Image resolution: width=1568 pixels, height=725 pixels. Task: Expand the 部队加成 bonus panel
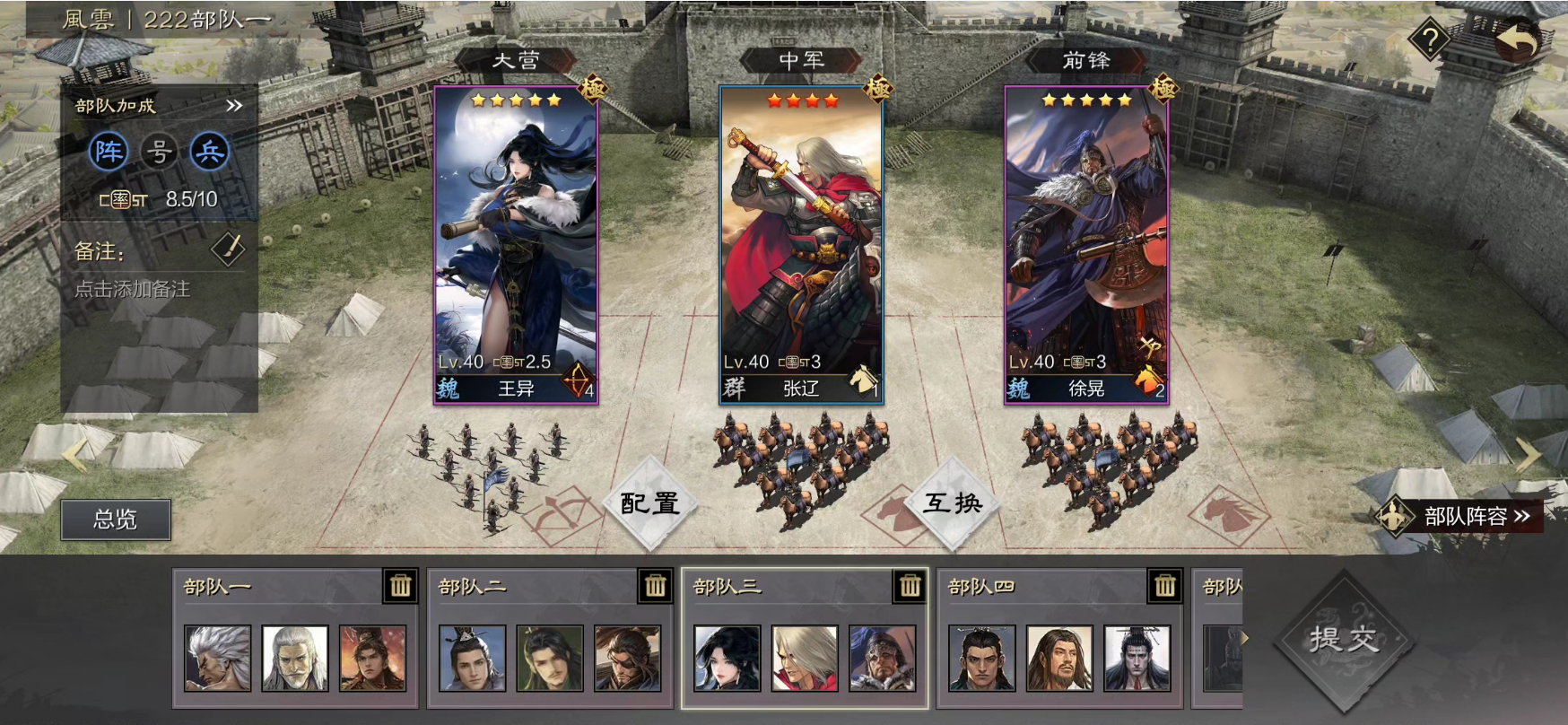pyautogui.click(x=234, y=106)
